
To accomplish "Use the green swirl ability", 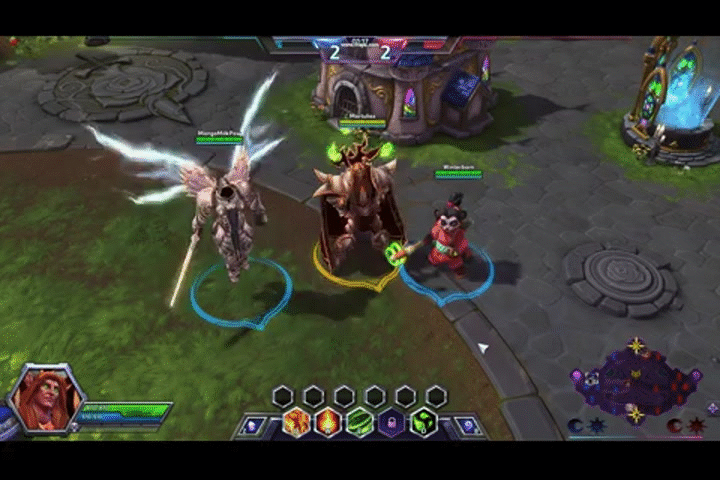I will click(x=360, y=423).
